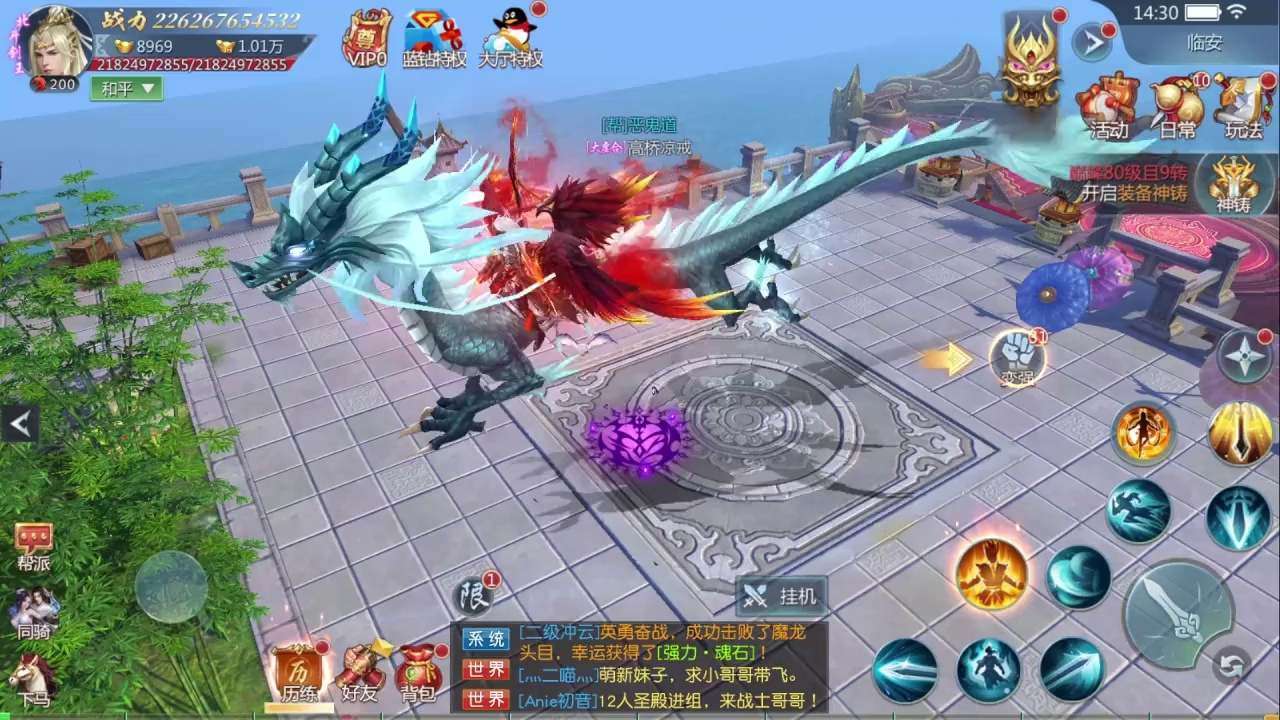The width and height of the screenshot is (1280, 720).
Task: Toggle 挂机 auto-battle mode
Action: coord(782,597)
